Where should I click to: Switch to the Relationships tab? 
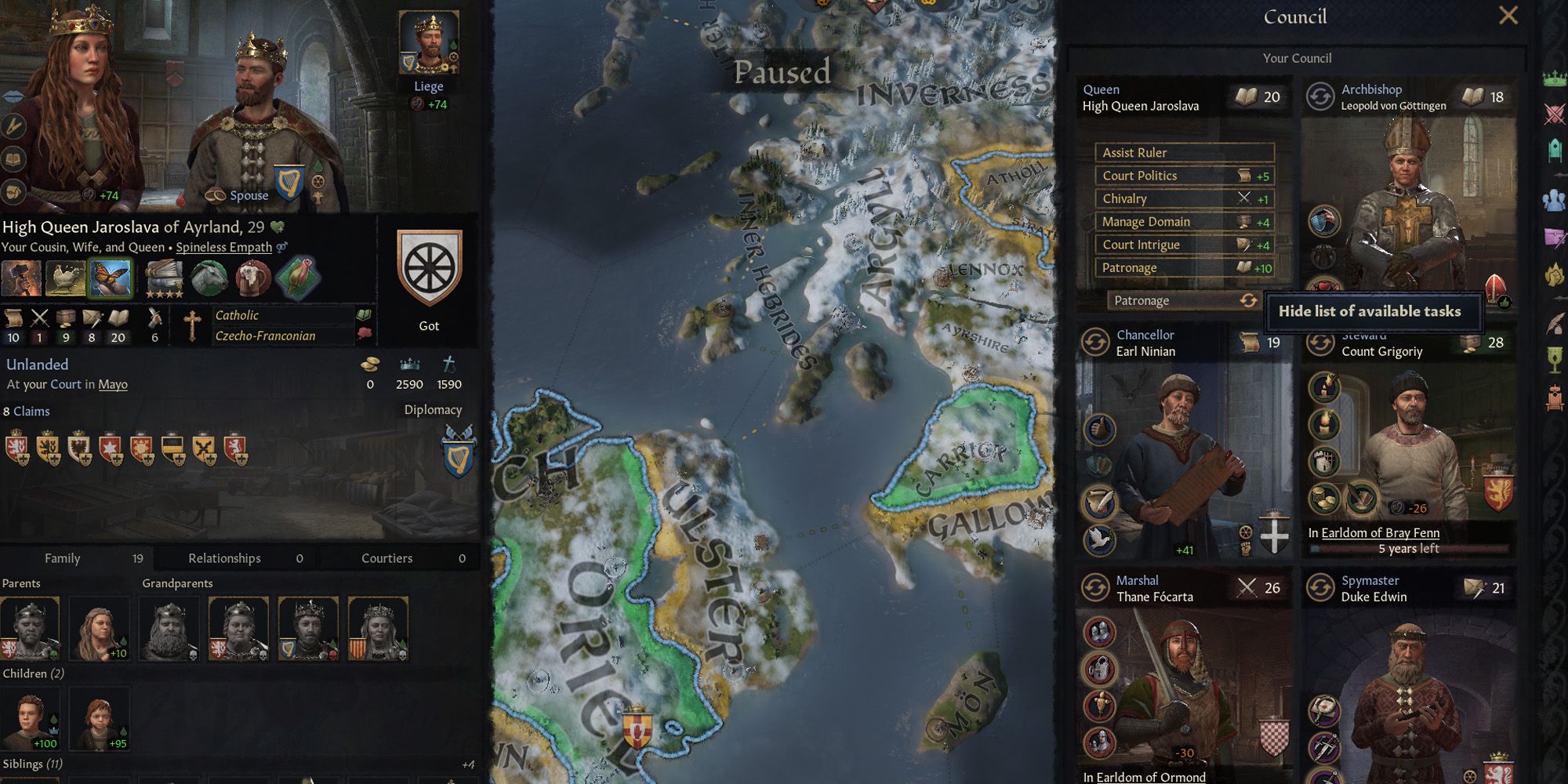pyautogui.click(x=223, y=558)
